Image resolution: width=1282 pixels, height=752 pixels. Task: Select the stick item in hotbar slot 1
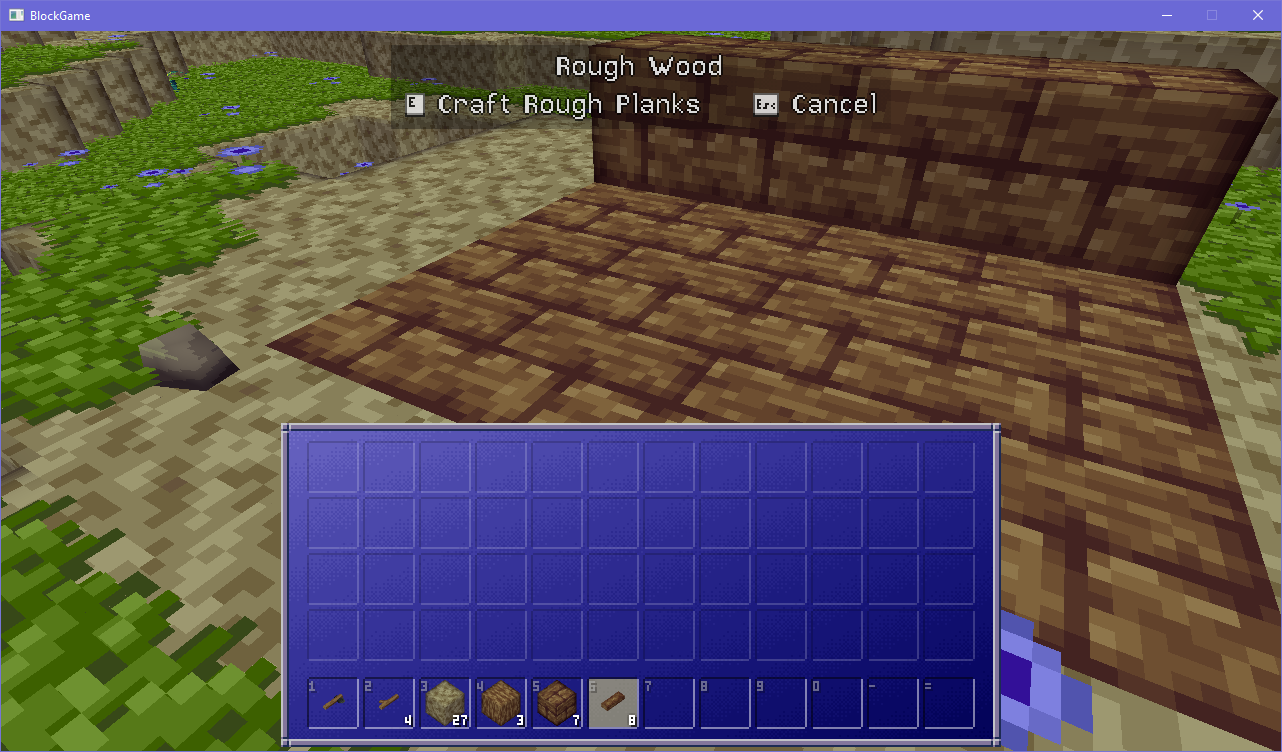pyautogui.click(x=332, y=703)
